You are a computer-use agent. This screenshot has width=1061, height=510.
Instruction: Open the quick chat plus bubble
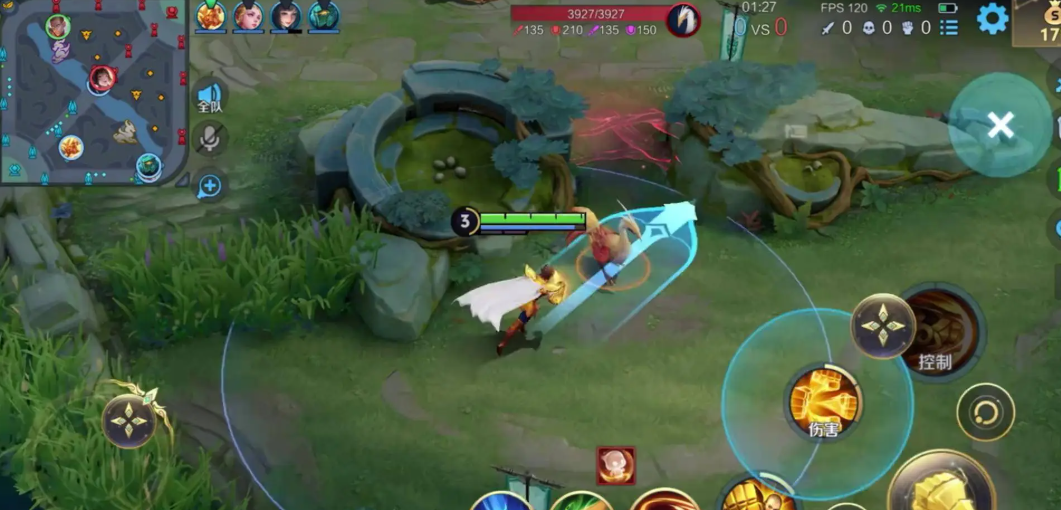(x=210, y=185)
